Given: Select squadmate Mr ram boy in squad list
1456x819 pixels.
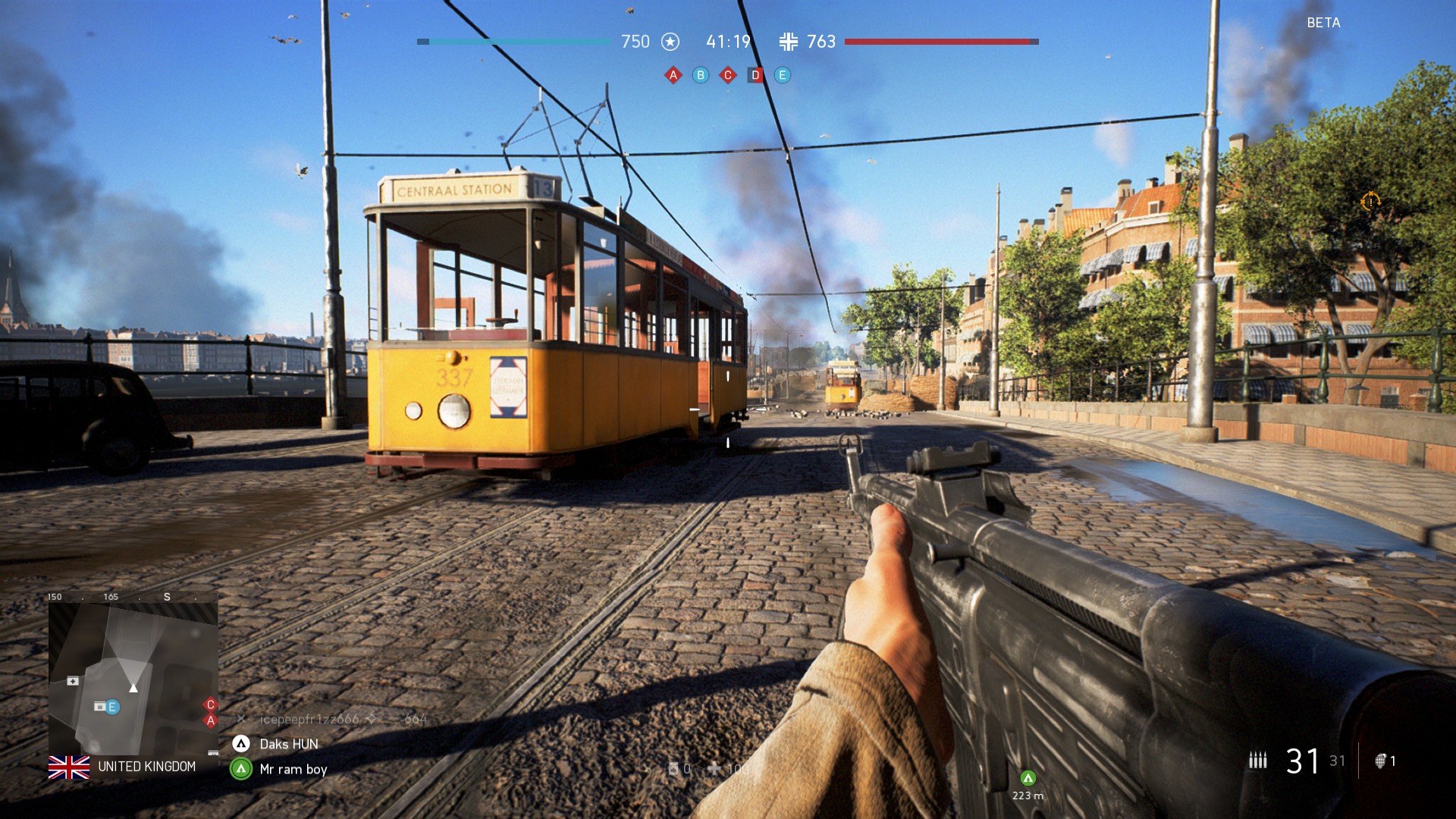Looking at the screenshot, I should click(x=293, y=769).
